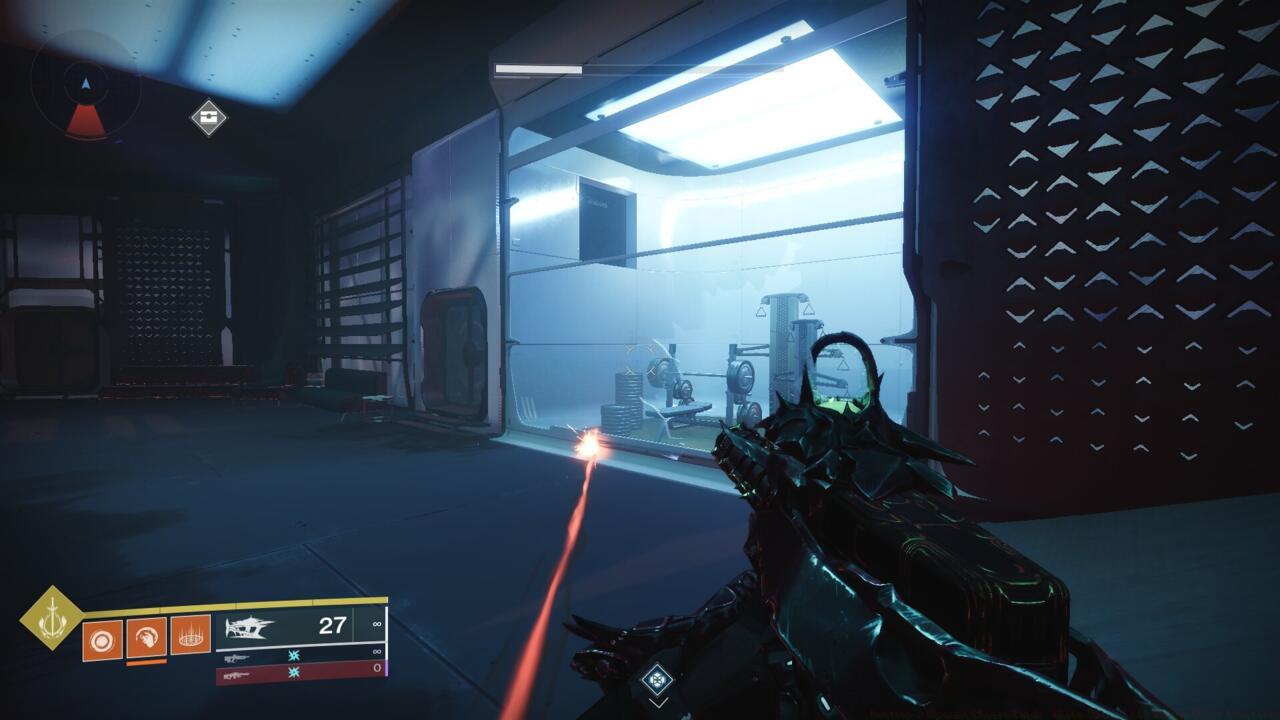Click the circular radar in the corner
This screenshot has height=720, width=1280.
pos(85,85)
